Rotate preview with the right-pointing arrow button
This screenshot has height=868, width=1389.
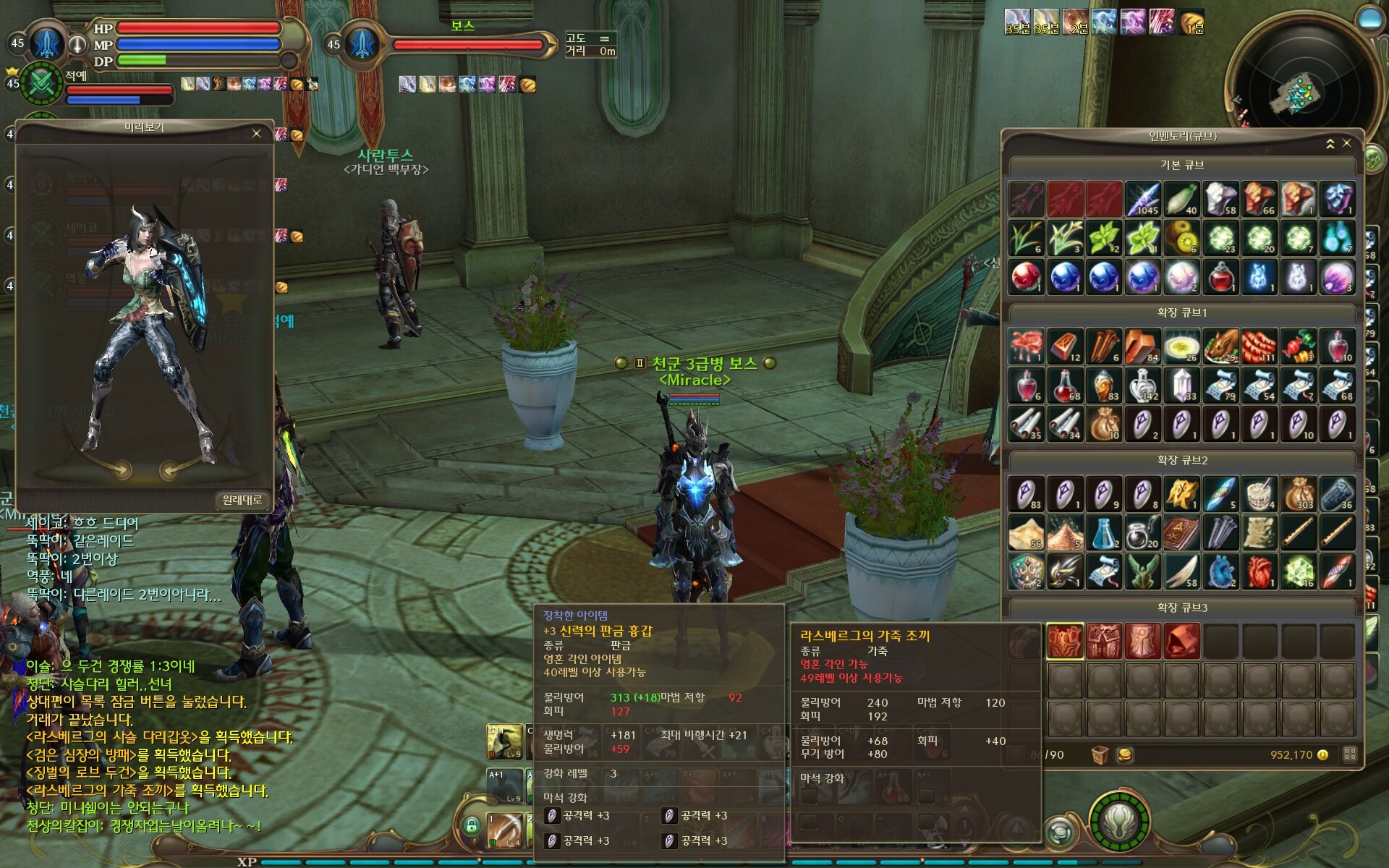(121, 469)
